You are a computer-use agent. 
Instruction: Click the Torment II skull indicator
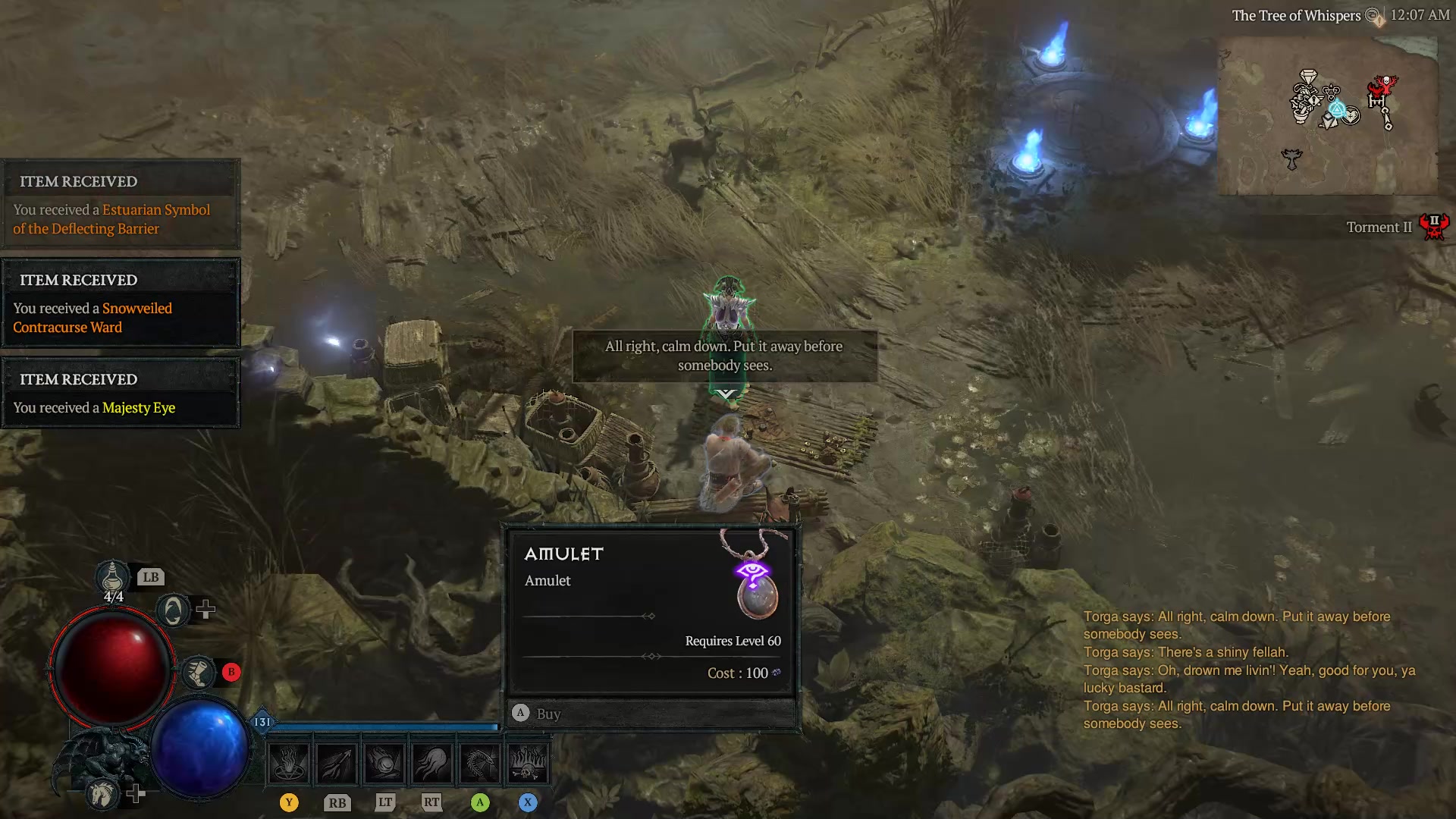1434,225
